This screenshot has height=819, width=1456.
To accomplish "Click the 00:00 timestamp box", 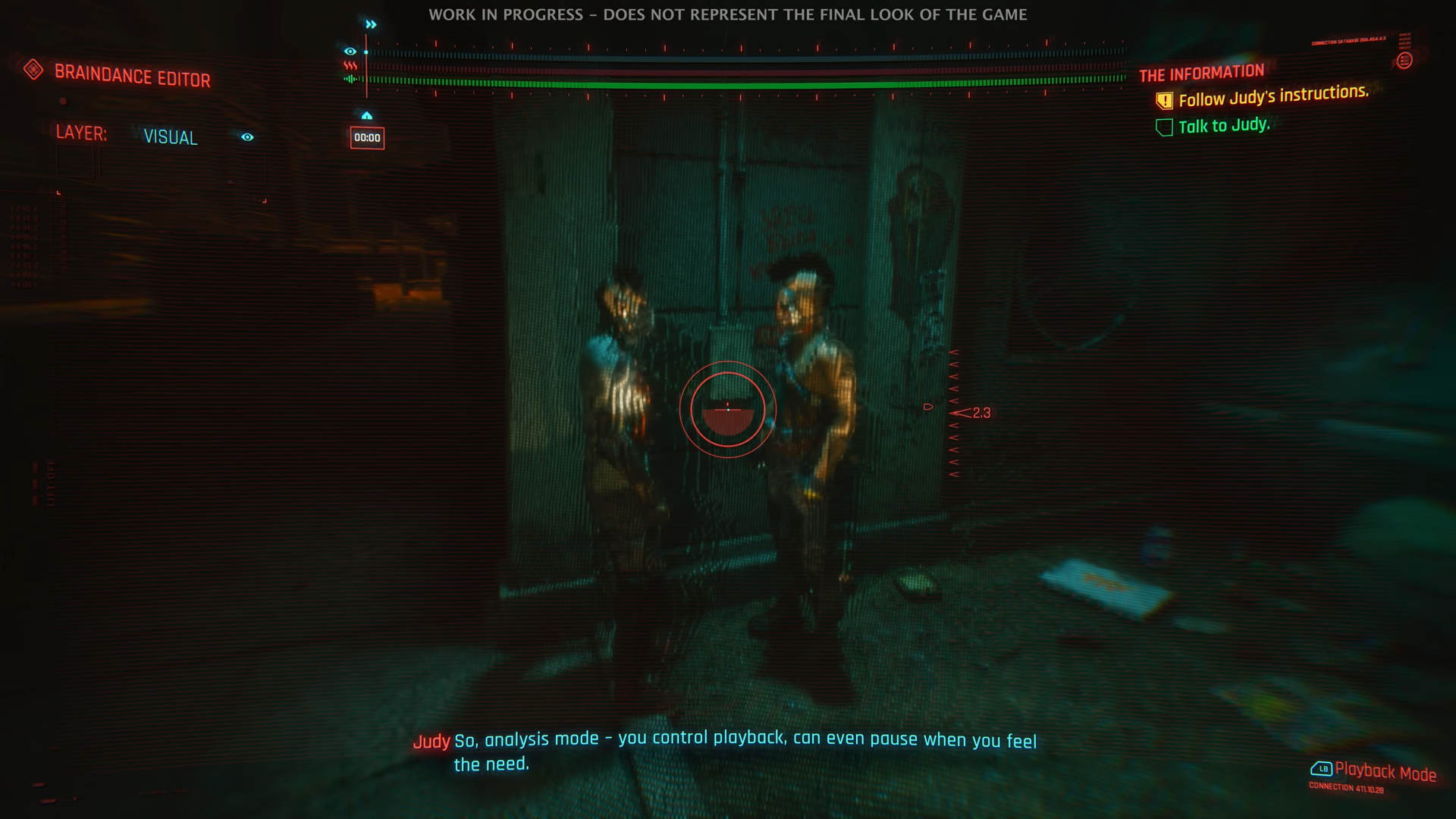I will pyautogui.click(x=367, y=138).
